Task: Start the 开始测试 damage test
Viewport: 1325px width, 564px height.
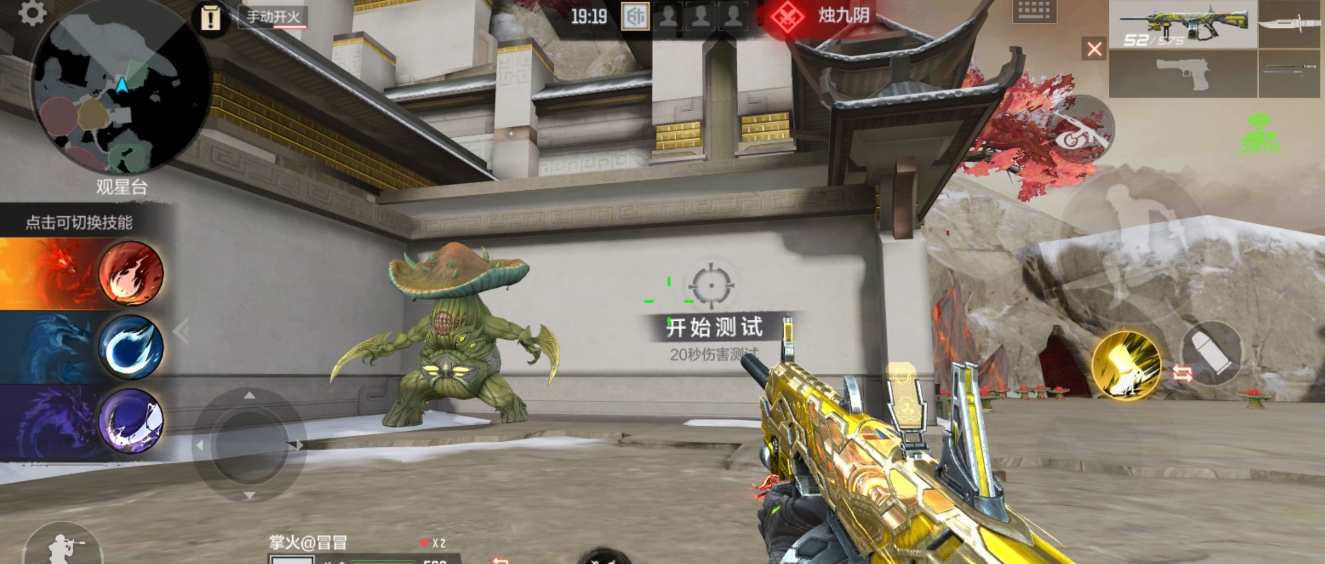Action: coord(715,326)
